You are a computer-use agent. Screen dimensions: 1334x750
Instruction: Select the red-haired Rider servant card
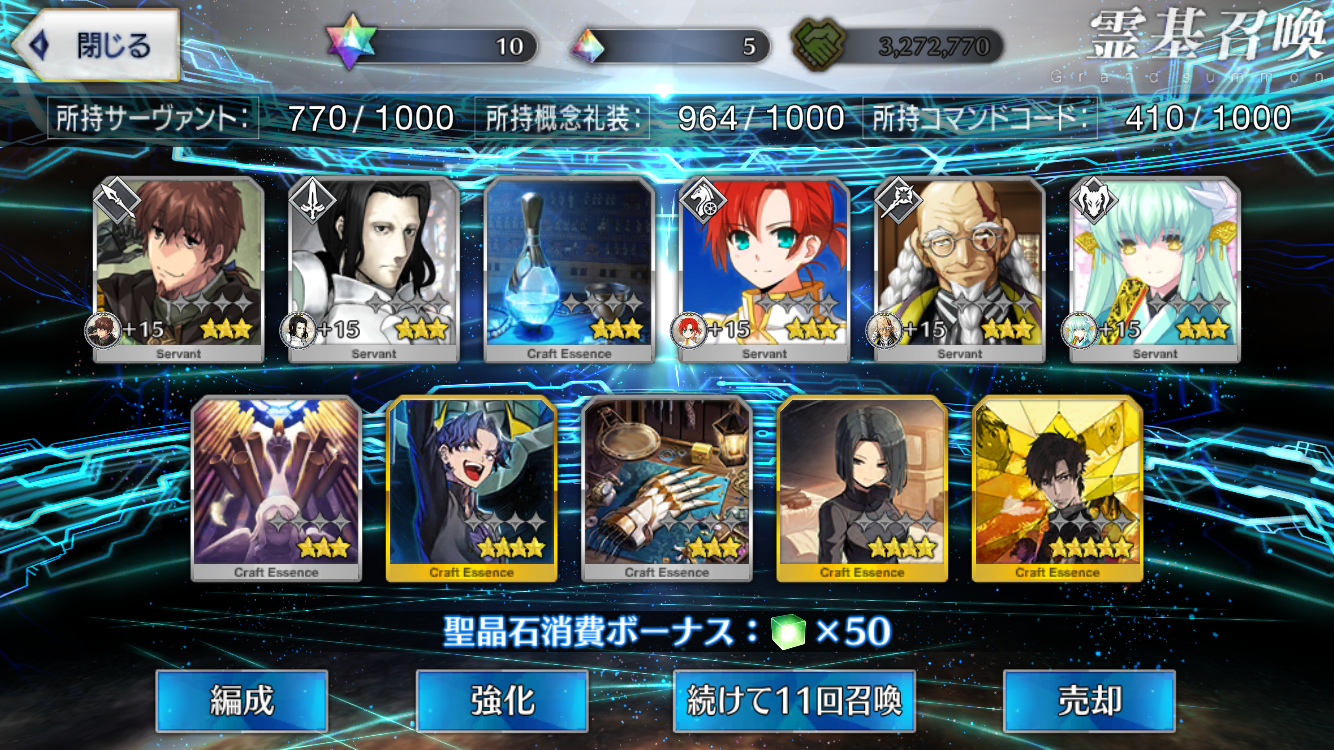pos(765,268)
